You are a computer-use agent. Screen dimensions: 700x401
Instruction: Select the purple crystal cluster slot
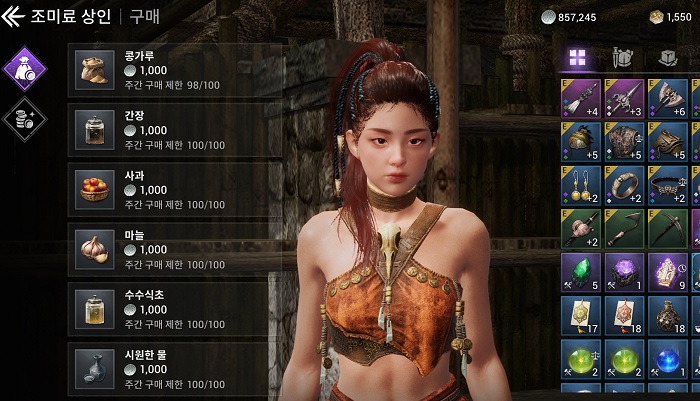click(624, 272)
